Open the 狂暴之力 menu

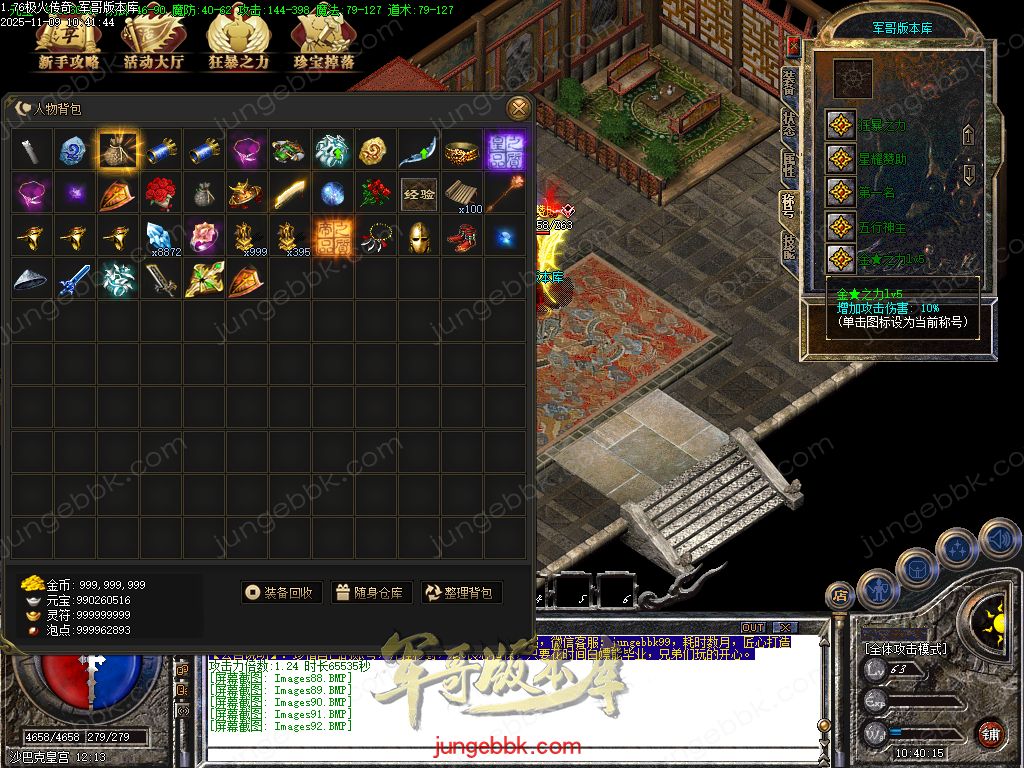tap(238, 44)
